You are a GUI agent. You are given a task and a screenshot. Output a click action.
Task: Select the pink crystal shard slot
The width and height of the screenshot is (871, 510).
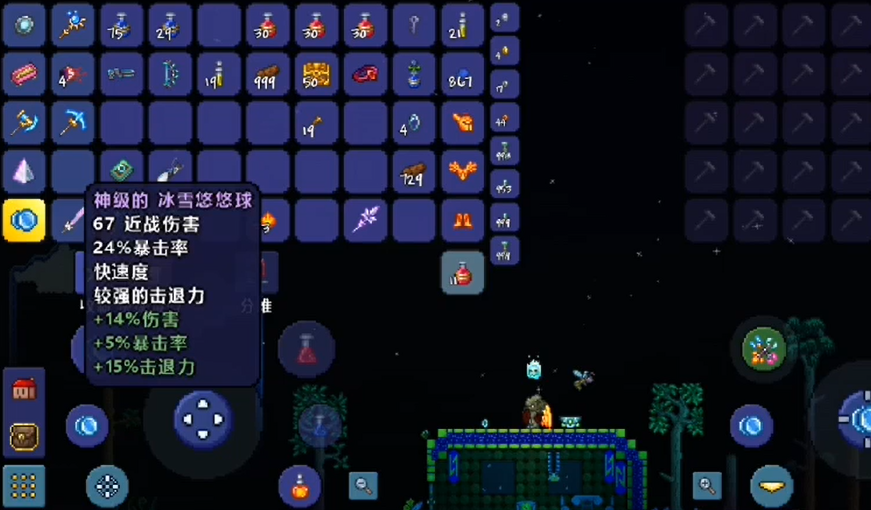[24, 172]
